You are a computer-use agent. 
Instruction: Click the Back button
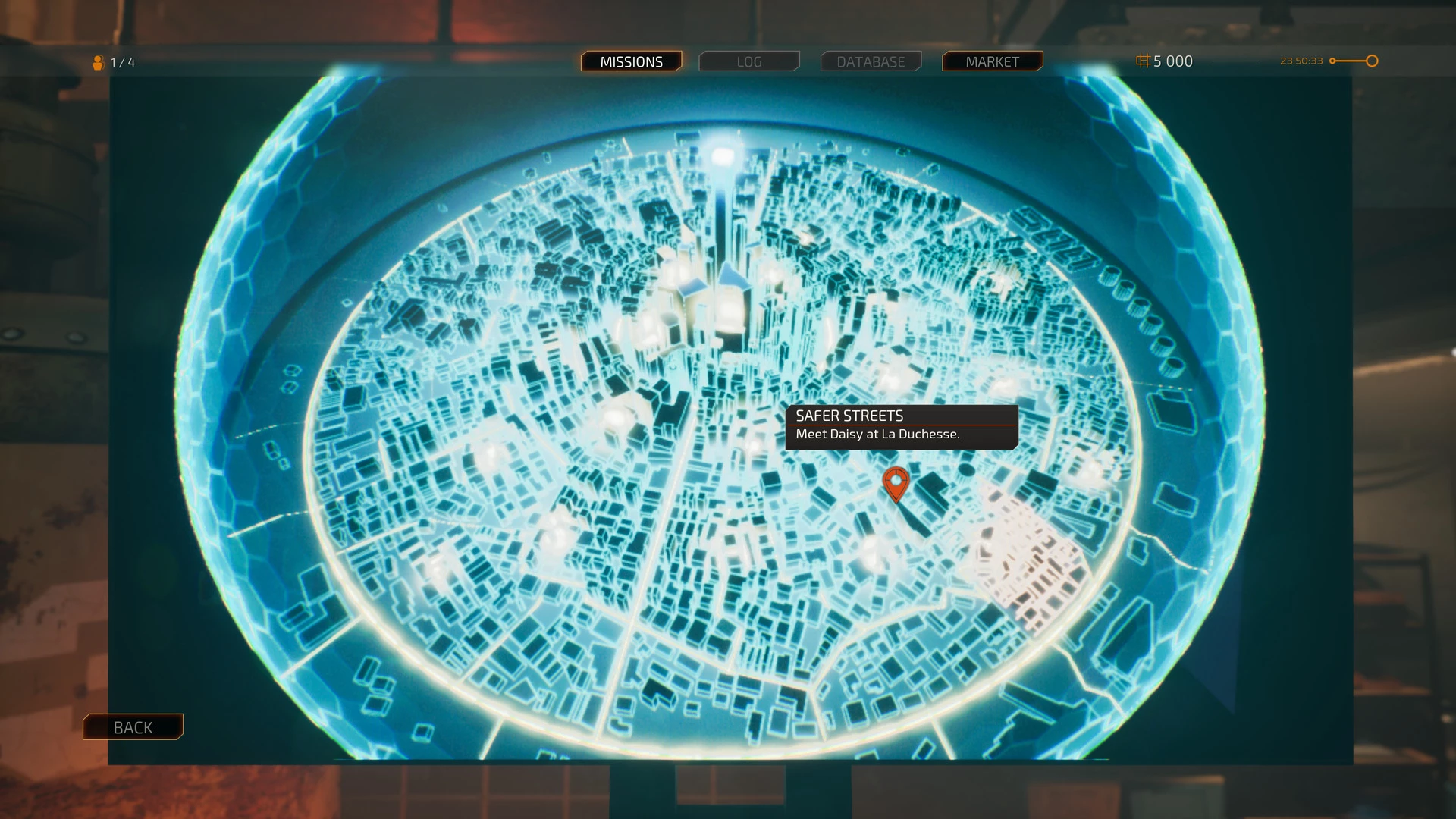[133, 727]
